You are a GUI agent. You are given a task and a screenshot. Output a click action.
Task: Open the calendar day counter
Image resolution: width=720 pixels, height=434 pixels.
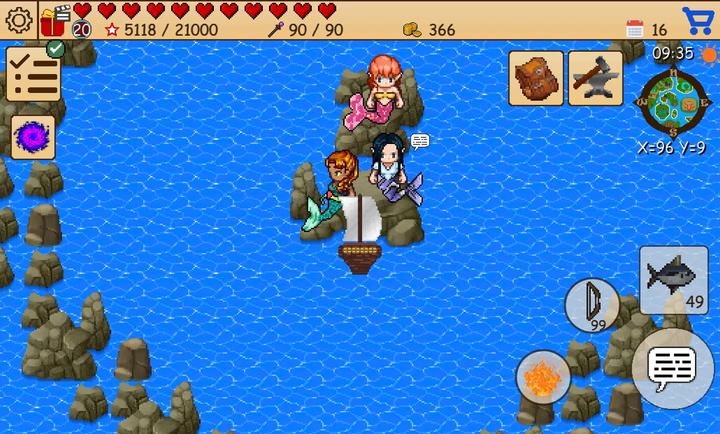tap(635, 29)
